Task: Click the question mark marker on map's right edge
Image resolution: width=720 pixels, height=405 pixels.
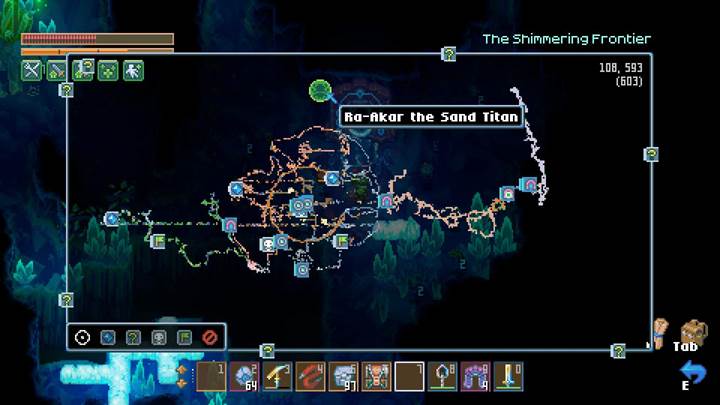Action: [x=651, y=154]
